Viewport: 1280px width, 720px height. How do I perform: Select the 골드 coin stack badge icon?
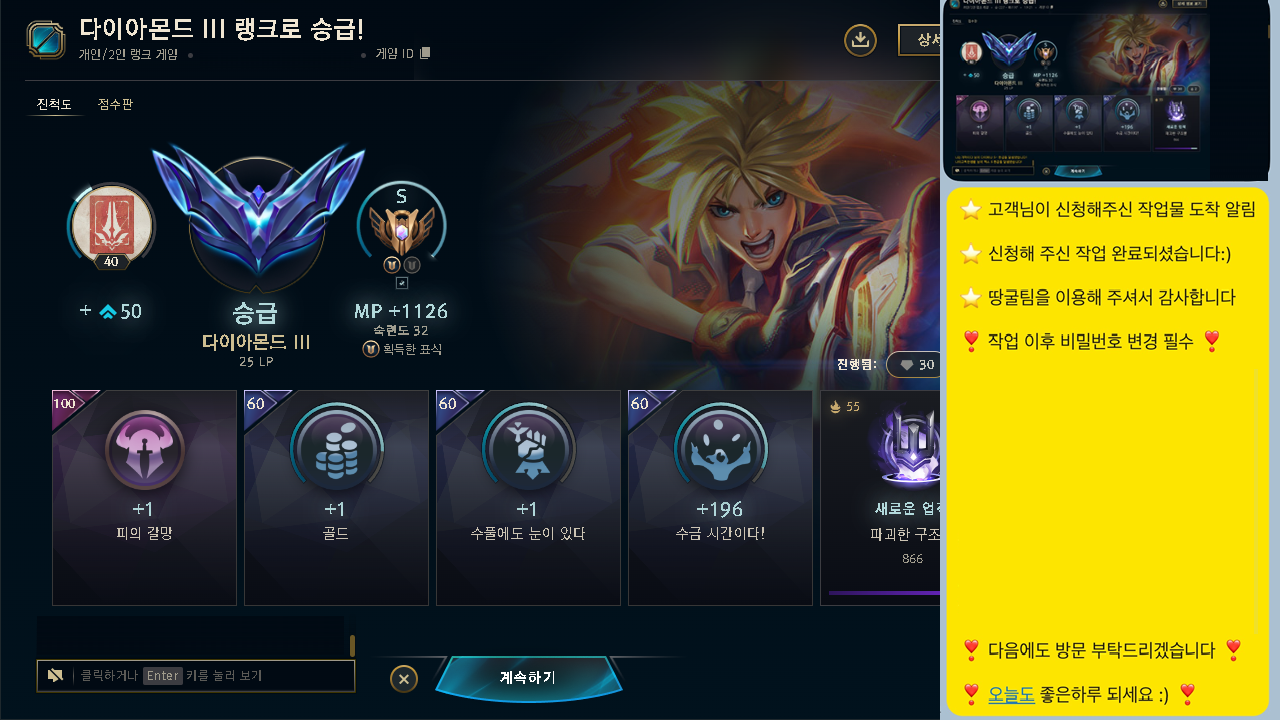336,450
